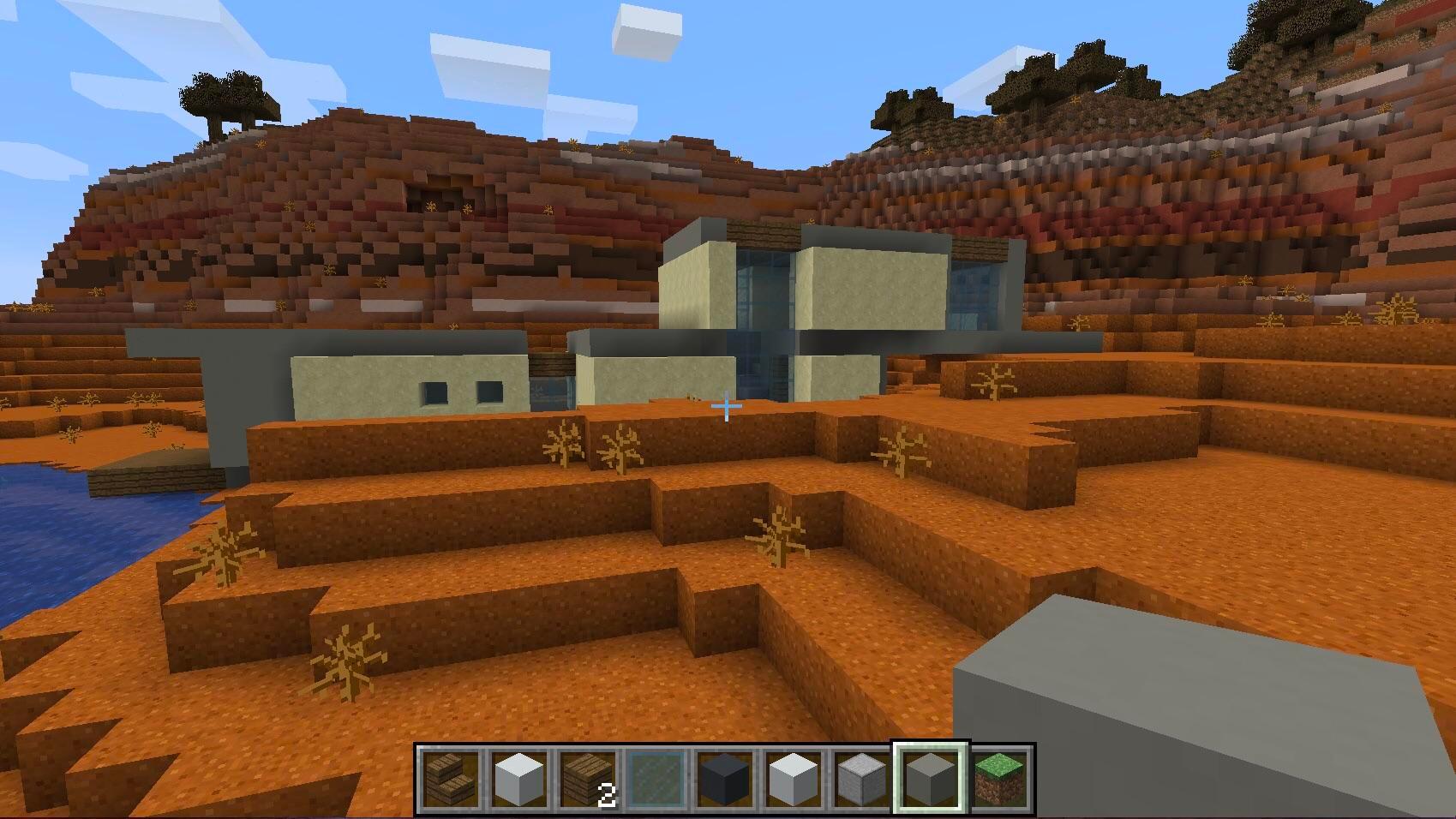This screenshot has width=1456, height=819.
Task: Click the large glass window of the modern house
Action: [x=763, y=291]
